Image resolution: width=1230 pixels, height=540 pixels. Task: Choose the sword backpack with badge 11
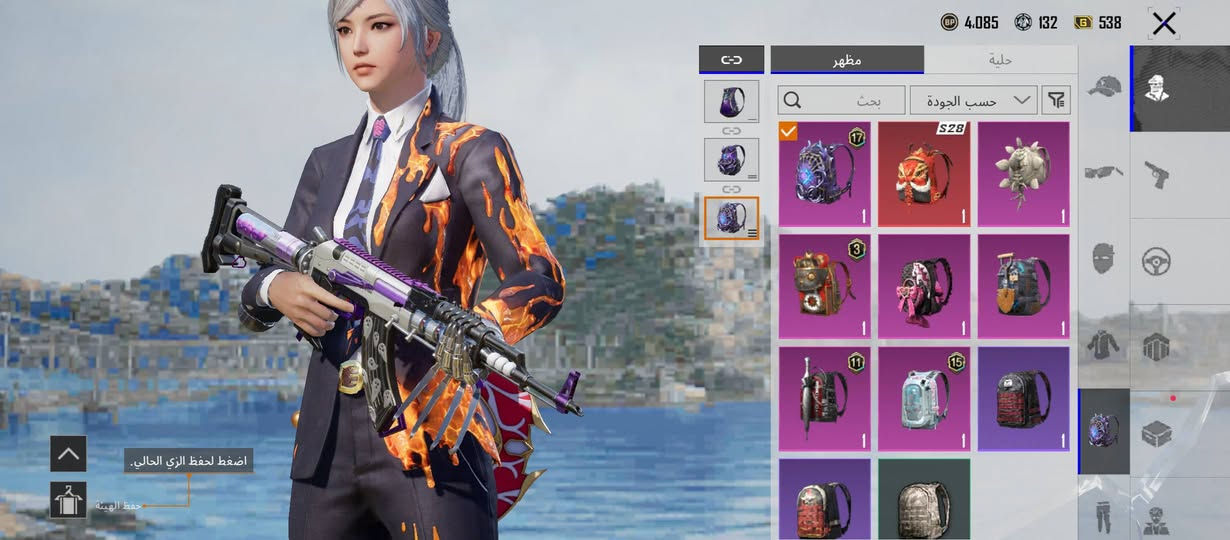(x=824, y=398)
